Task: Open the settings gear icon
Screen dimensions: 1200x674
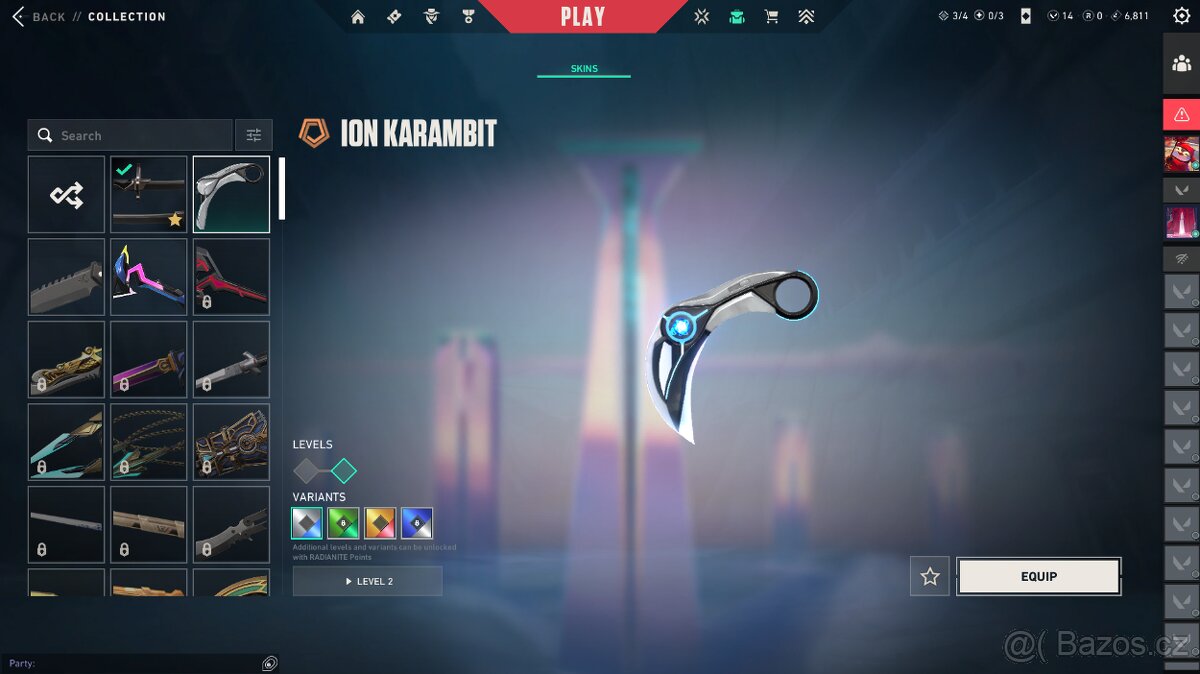Action: (x=1181, y=16)
